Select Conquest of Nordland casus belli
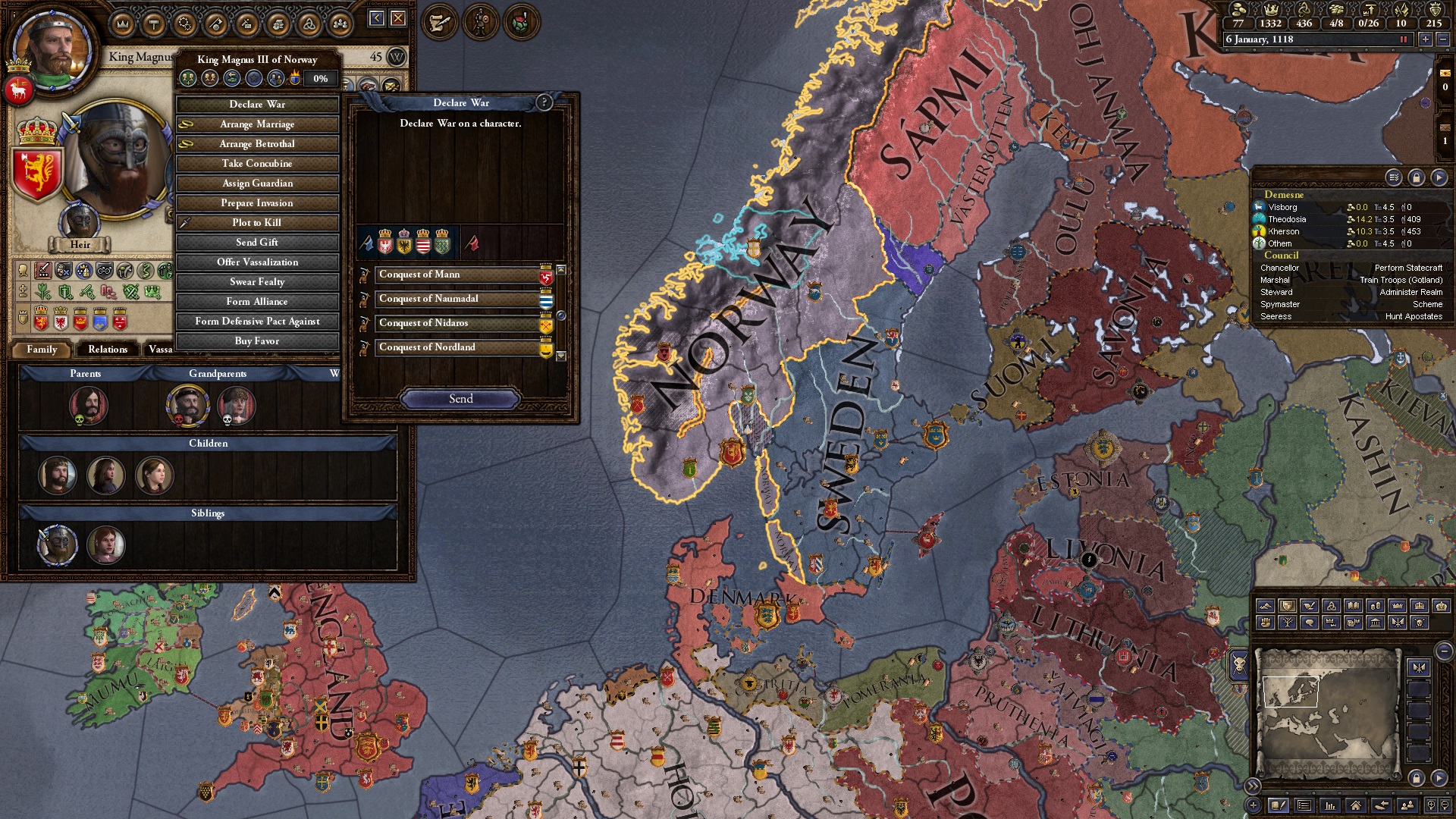Screen dimensions: 1456x819 click(457, 347)
